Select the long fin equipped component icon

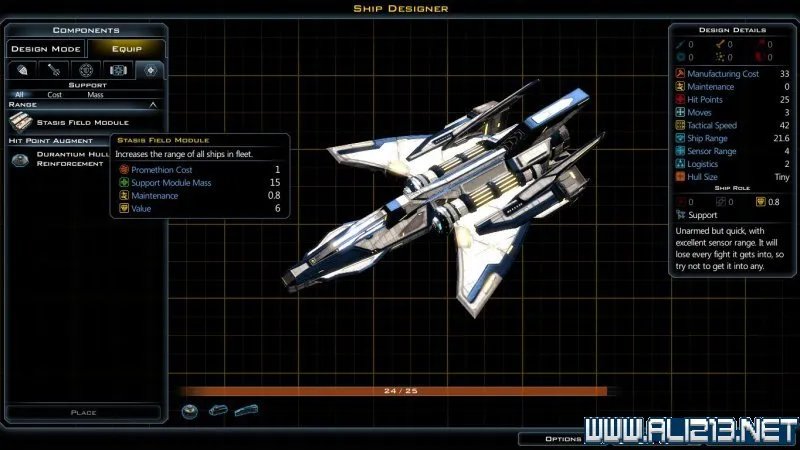coord(246,411)
